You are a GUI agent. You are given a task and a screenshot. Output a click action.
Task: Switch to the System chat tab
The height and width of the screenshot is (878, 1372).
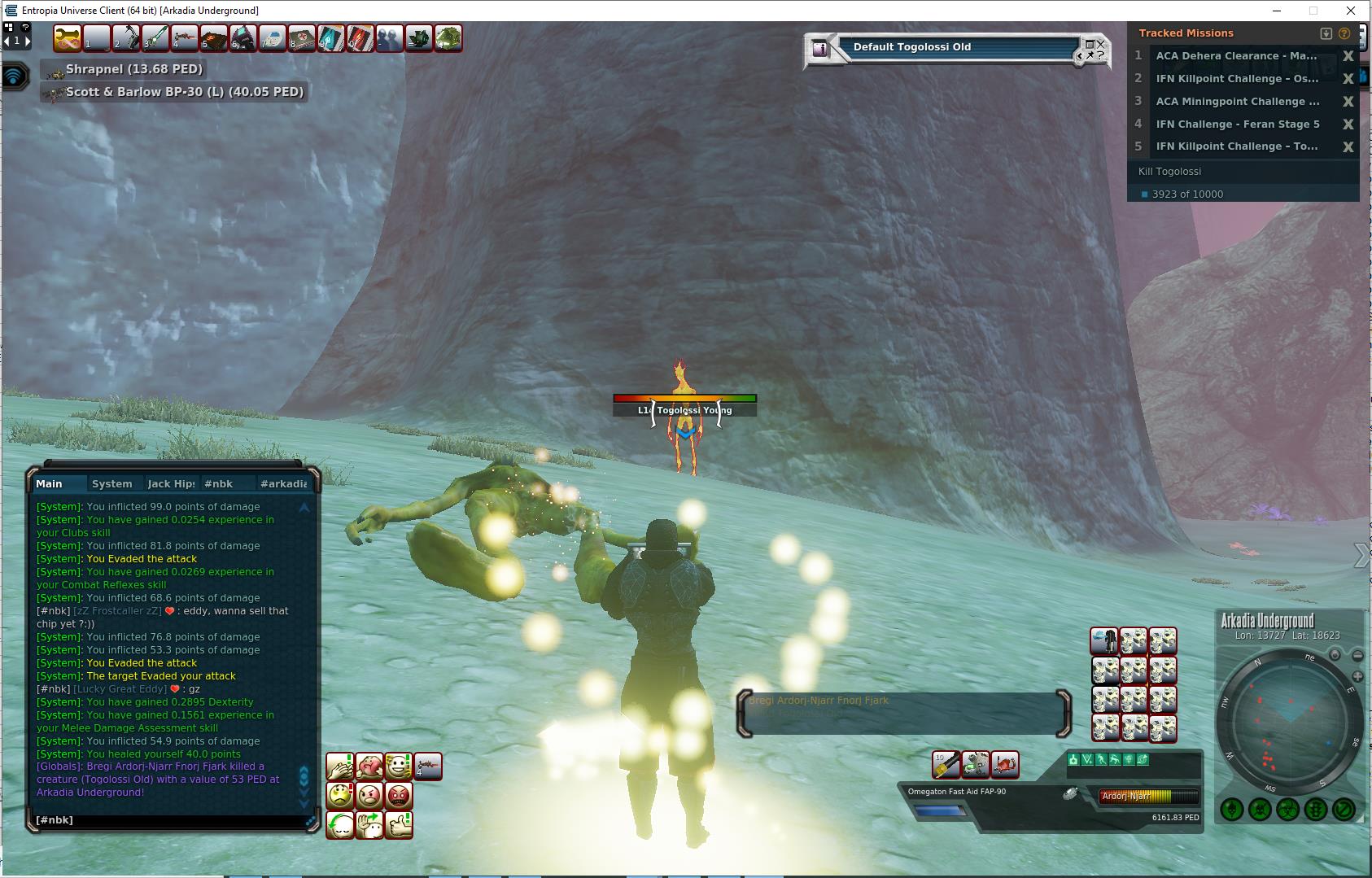click(112, 483)
